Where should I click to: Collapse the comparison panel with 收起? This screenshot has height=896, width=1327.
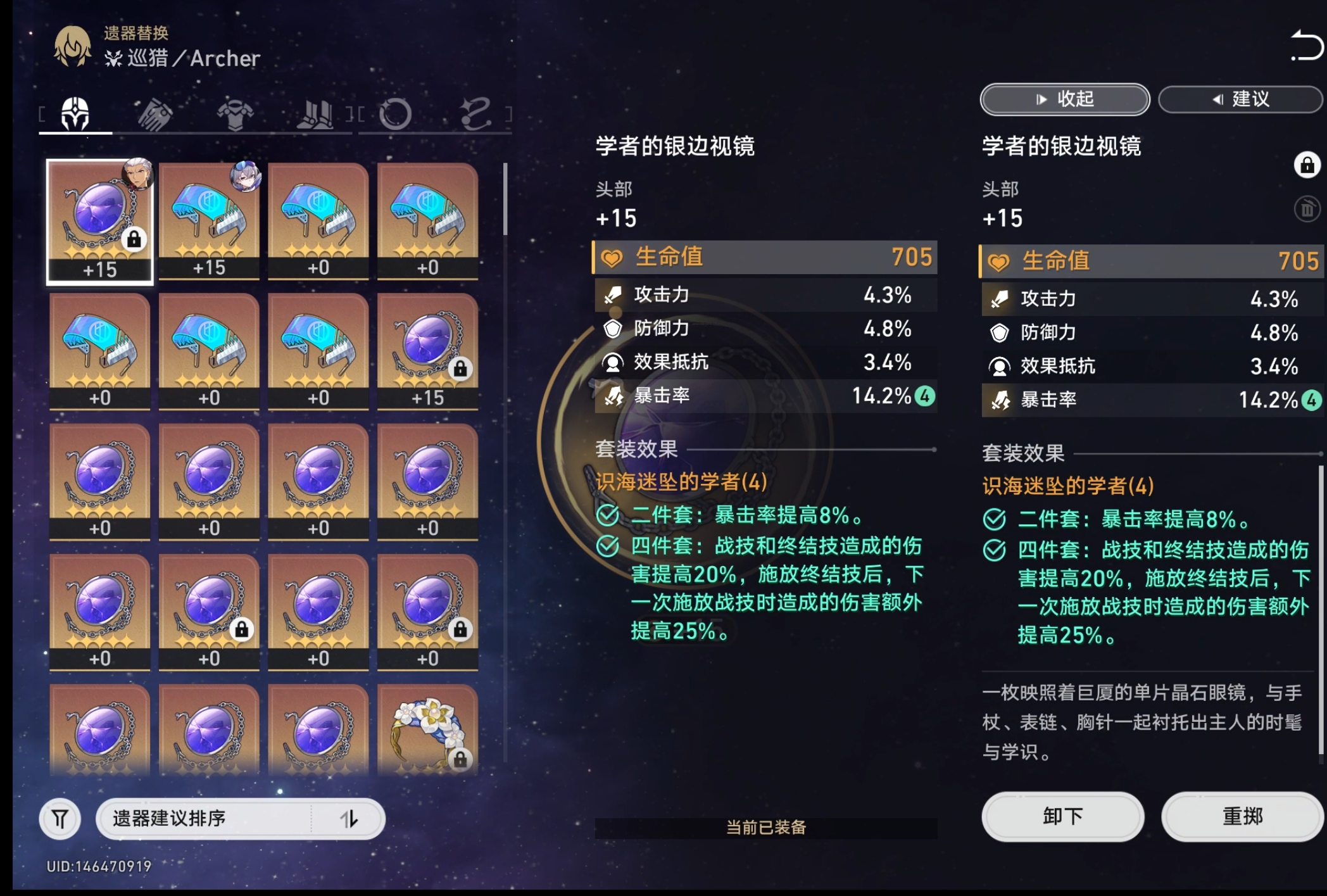(x=1064, y=99)
